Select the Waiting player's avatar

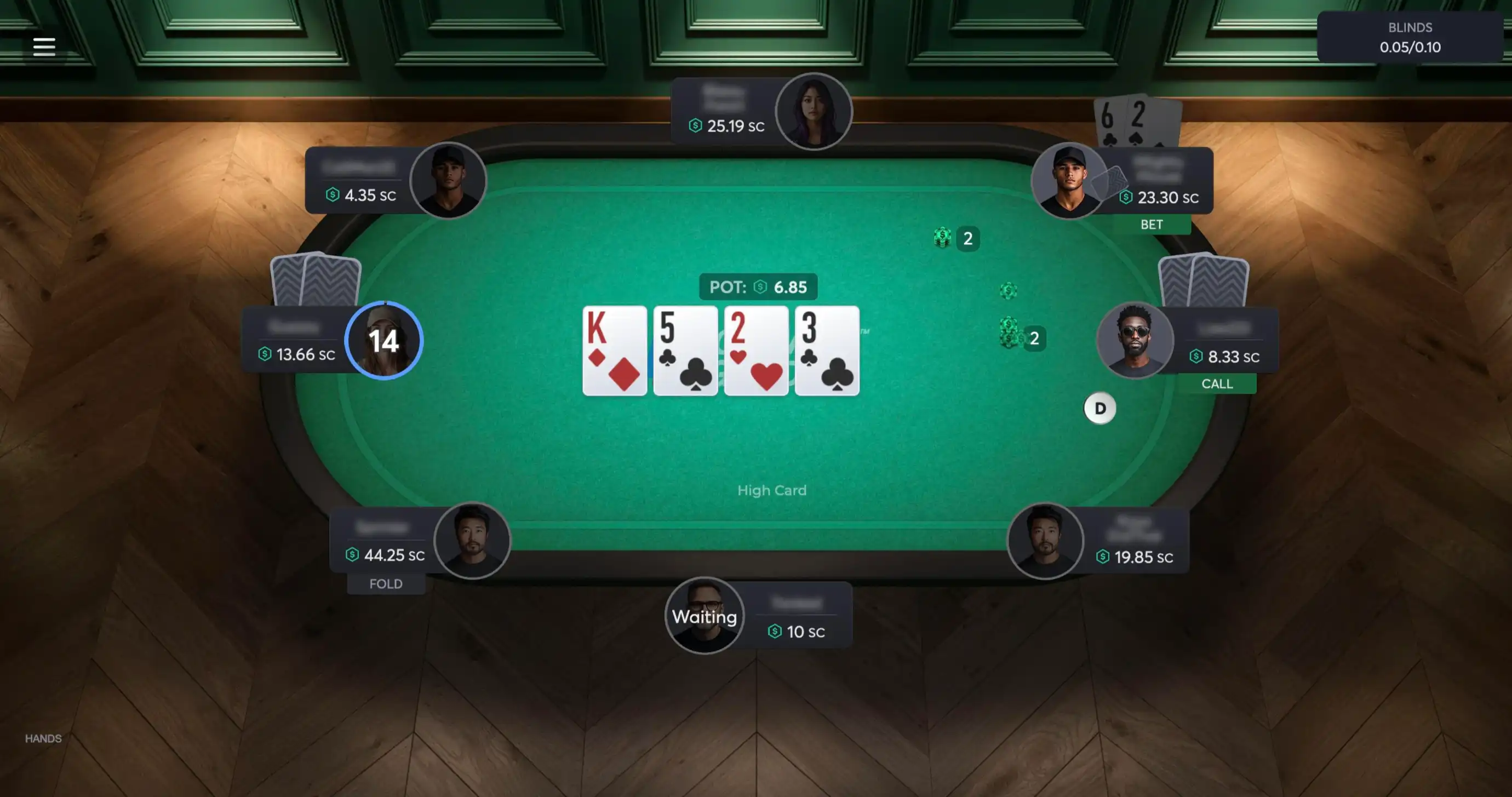pyautogui.click(x=705, y=616)
